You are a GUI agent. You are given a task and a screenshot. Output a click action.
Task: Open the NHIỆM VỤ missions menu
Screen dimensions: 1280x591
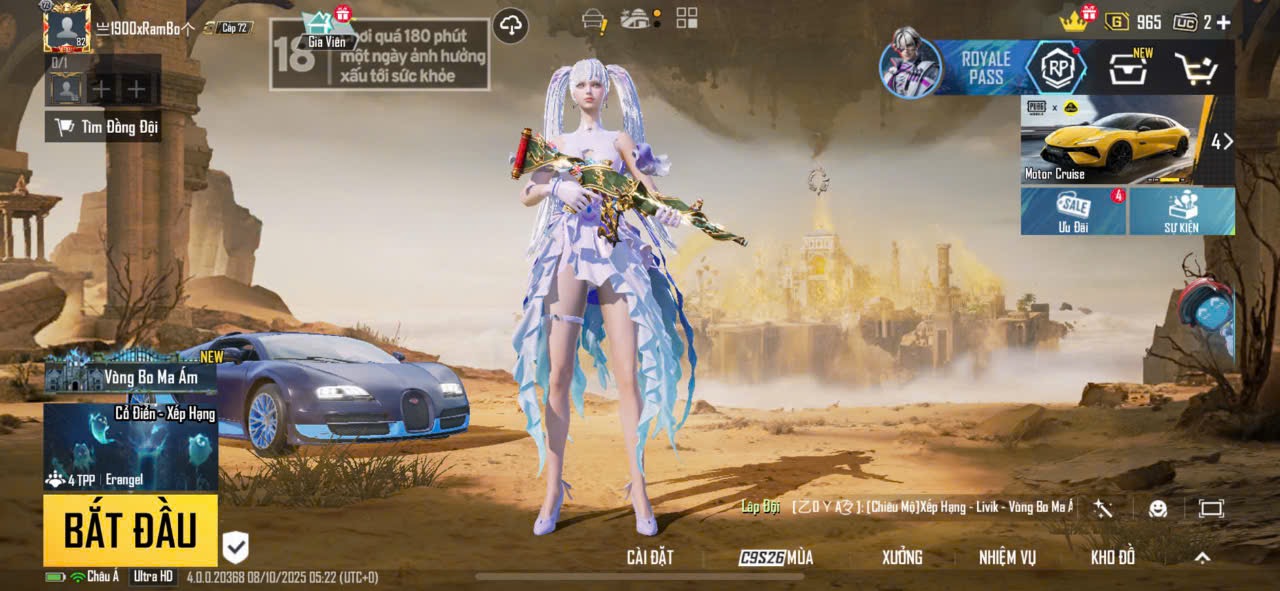pos(1007,558)
